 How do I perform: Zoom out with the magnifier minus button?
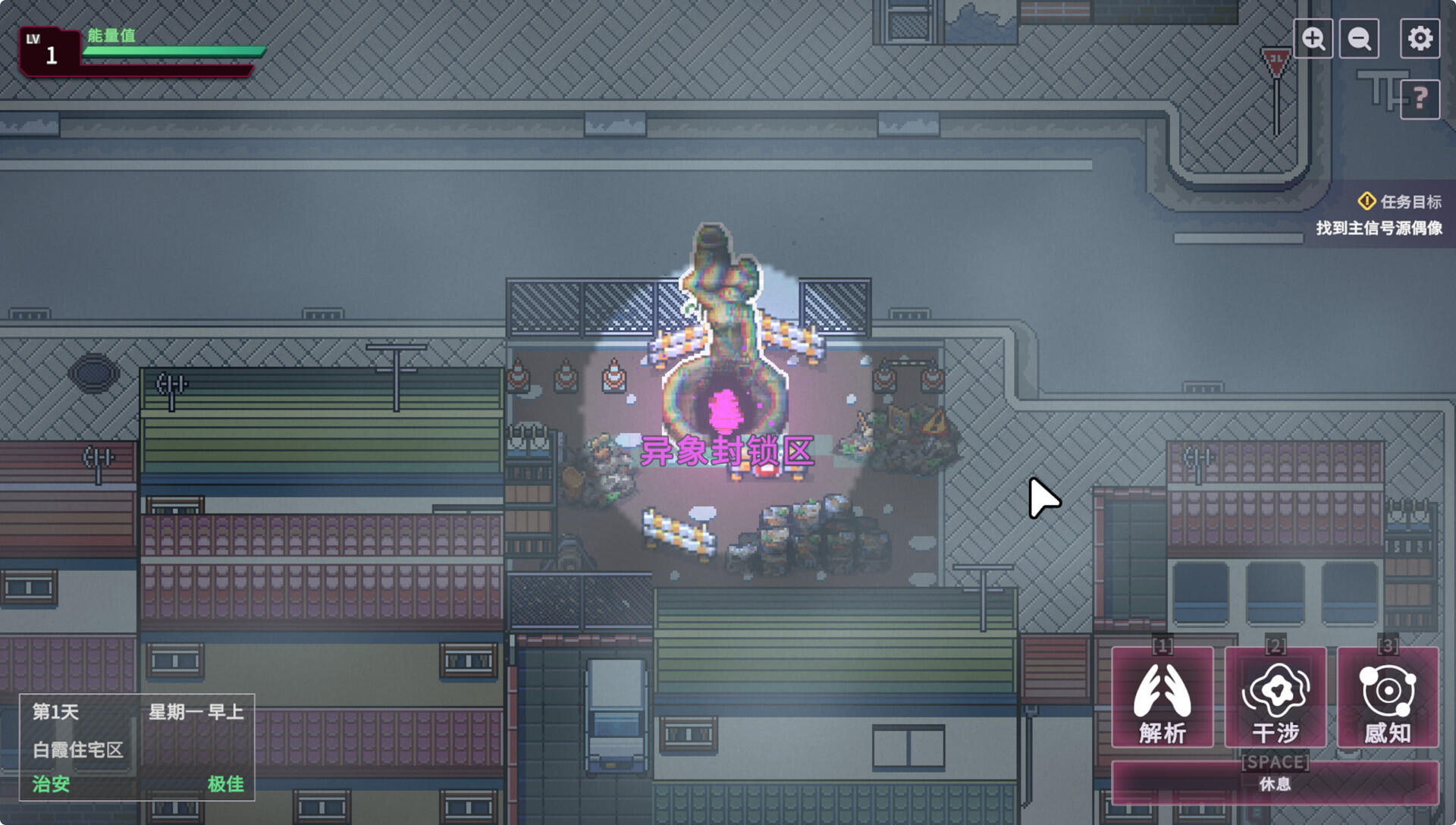[x=1359, y=39]
